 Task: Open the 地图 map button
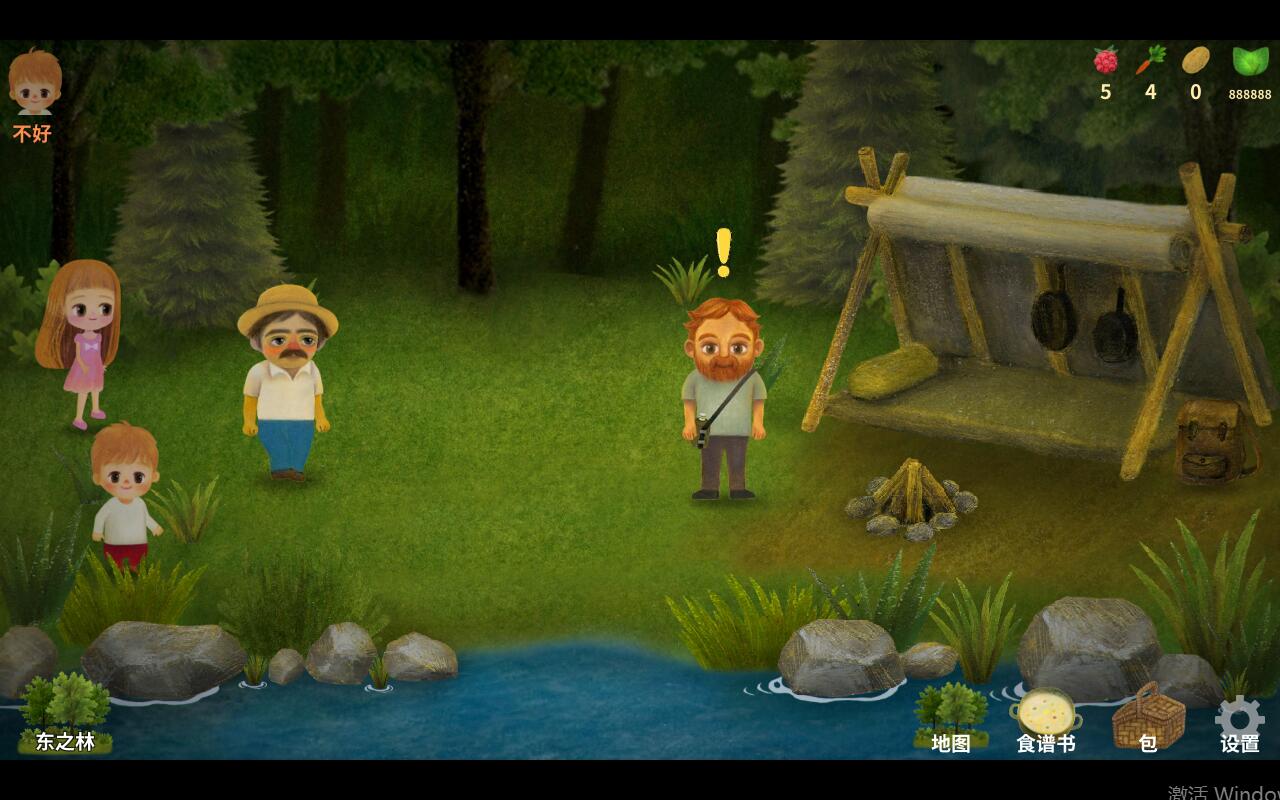pyautogui.click(x=950, y=719)
